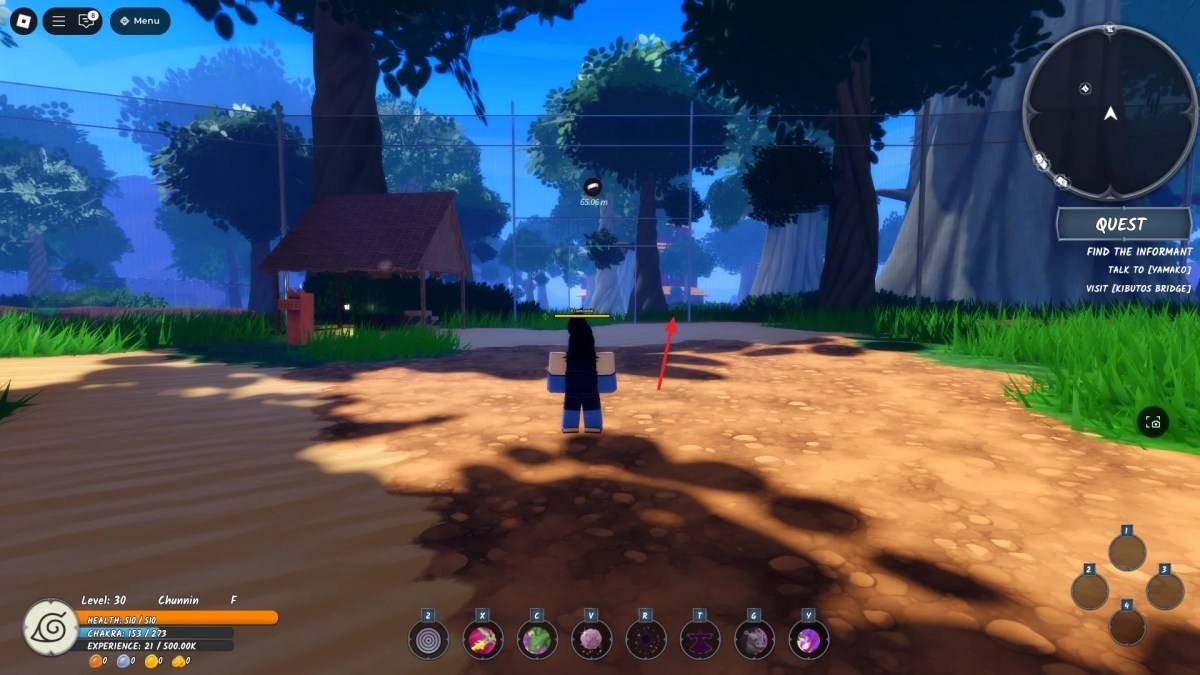Use the pale pink orb V ability
Image resolution: width=1200 pixels, height=675 pixels.
pos(591,639)
